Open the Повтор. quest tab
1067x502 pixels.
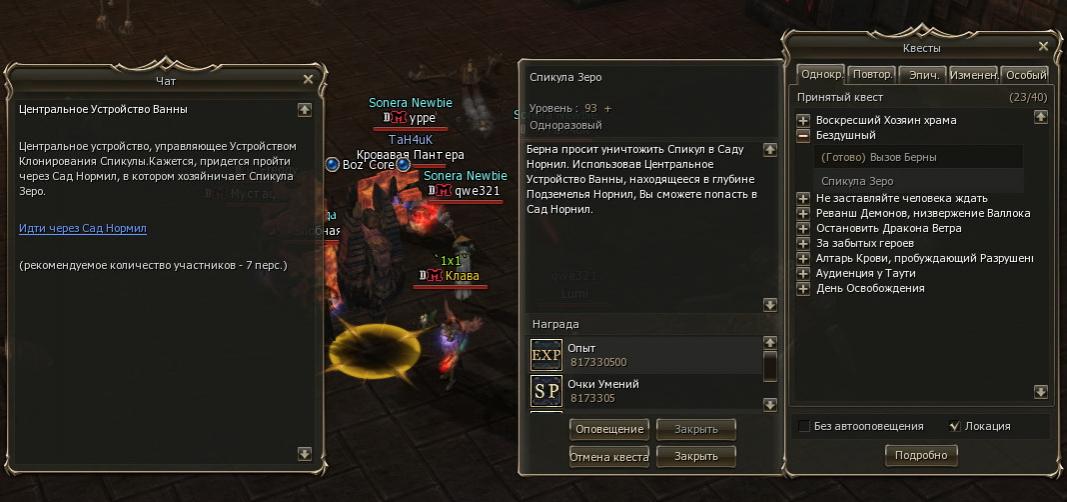pyautogui.click(x=873, y=75)
